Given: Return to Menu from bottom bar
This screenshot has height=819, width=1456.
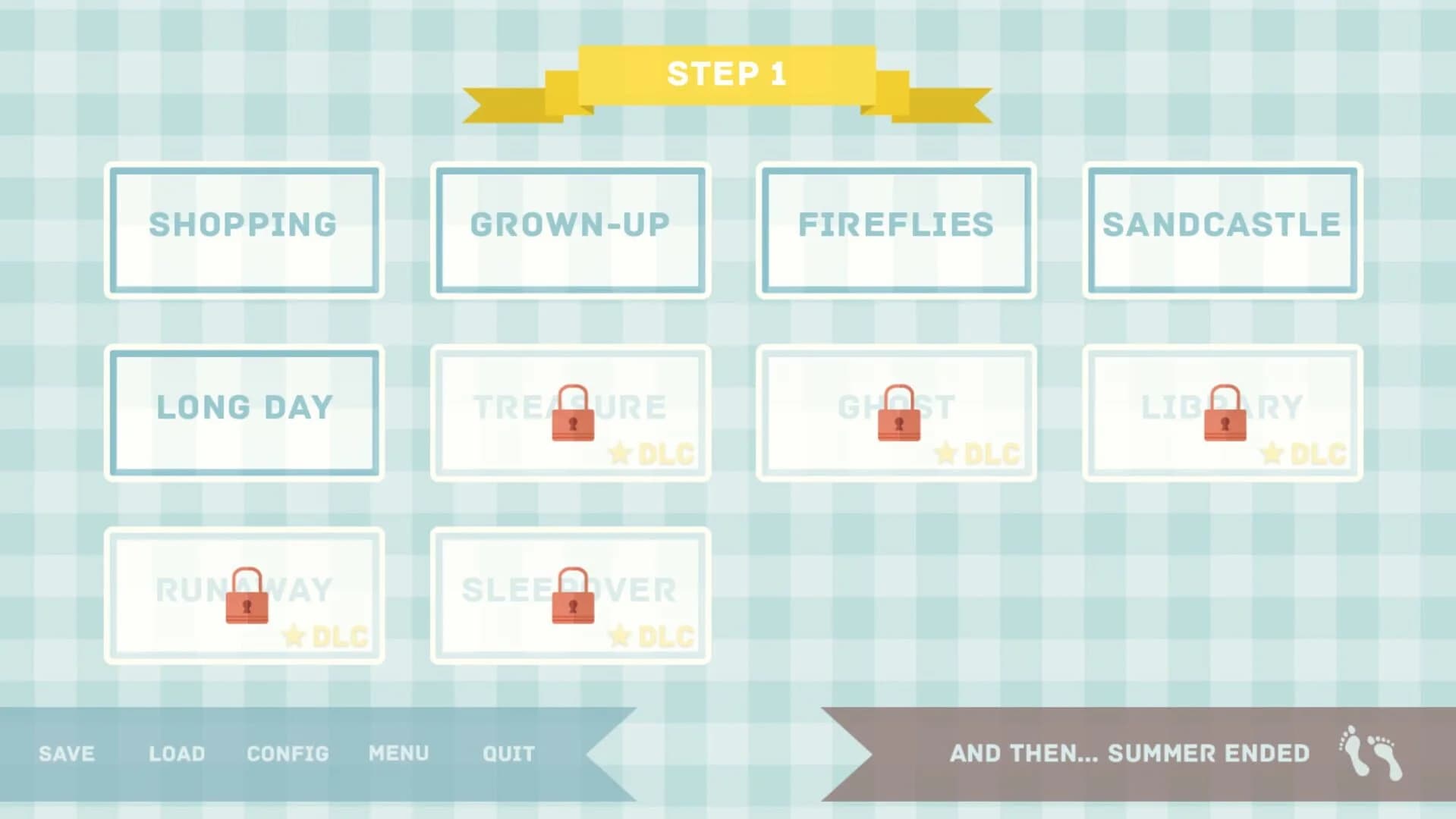Looking at the screenshot, I should pos(398,753).
